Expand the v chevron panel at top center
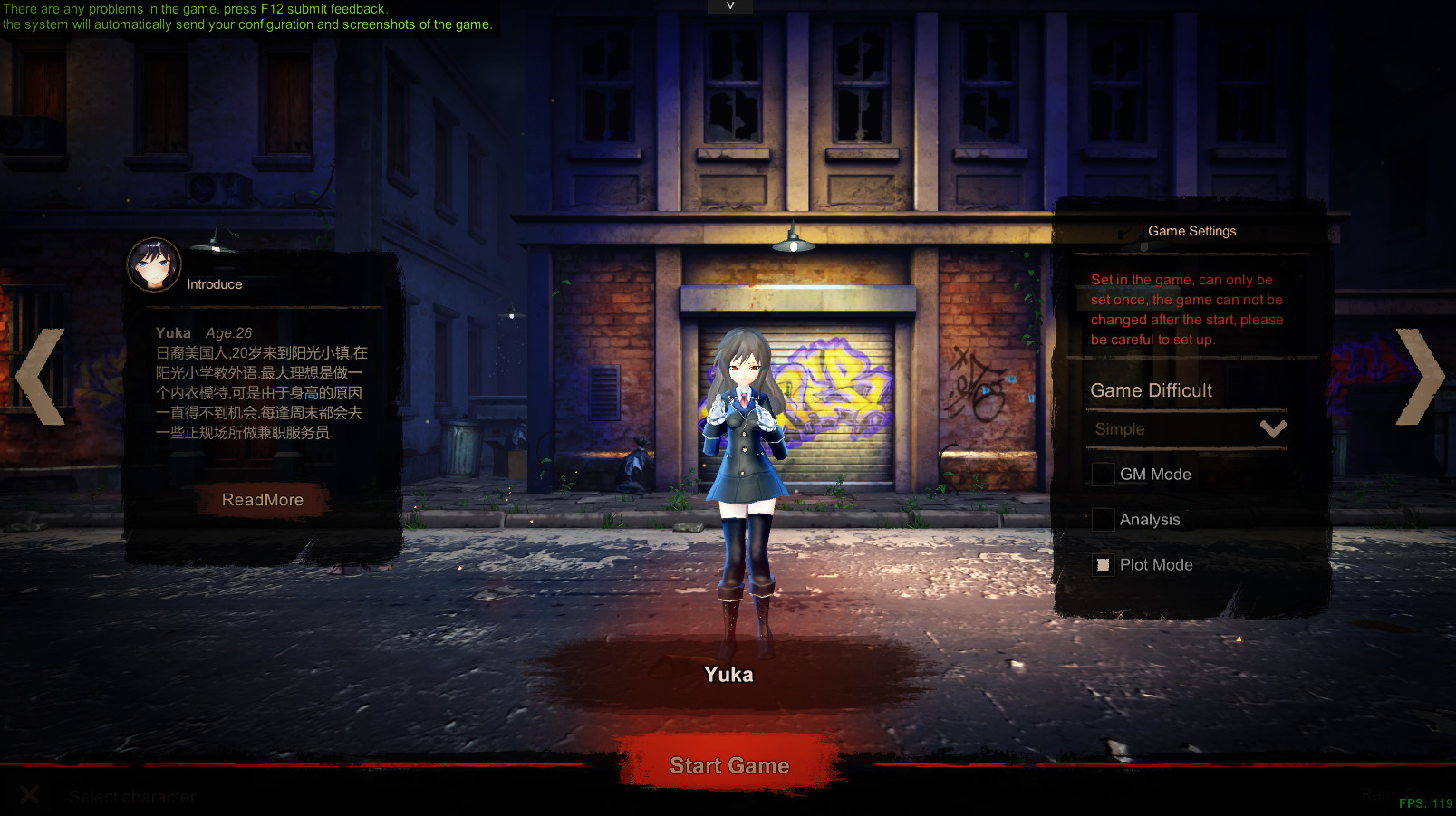The width and height of the screenshot is (1456, 816). click(x=728, y=6)
